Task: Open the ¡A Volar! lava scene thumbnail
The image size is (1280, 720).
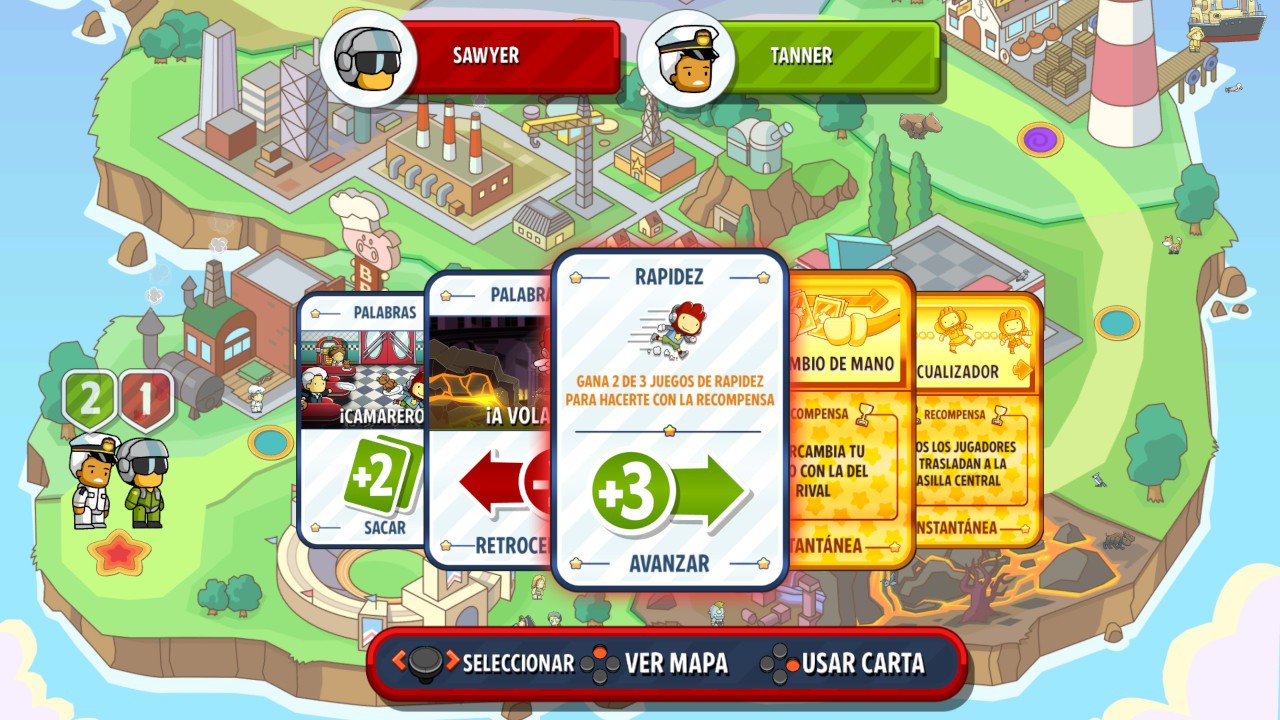Action: pos(490,370)
